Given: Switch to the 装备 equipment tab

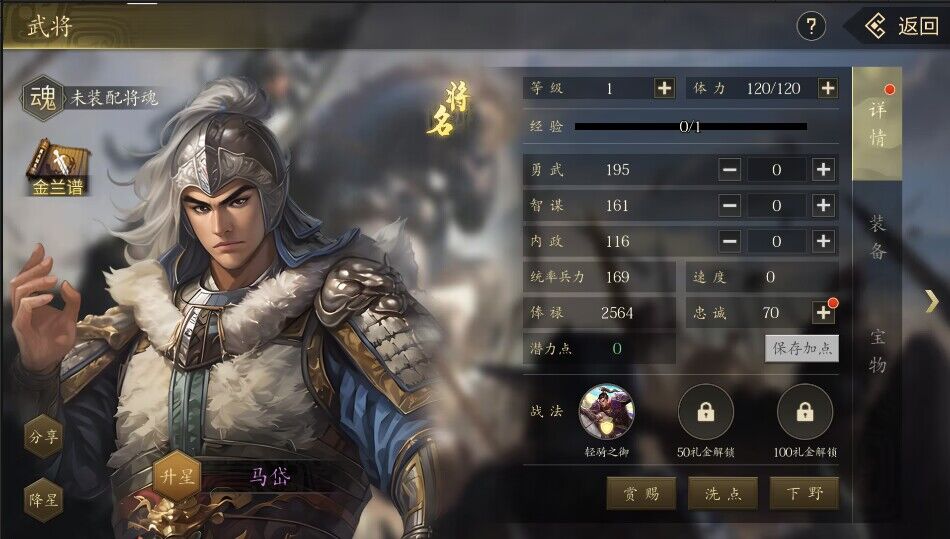Looking at the screenshot, I should 877,237.
